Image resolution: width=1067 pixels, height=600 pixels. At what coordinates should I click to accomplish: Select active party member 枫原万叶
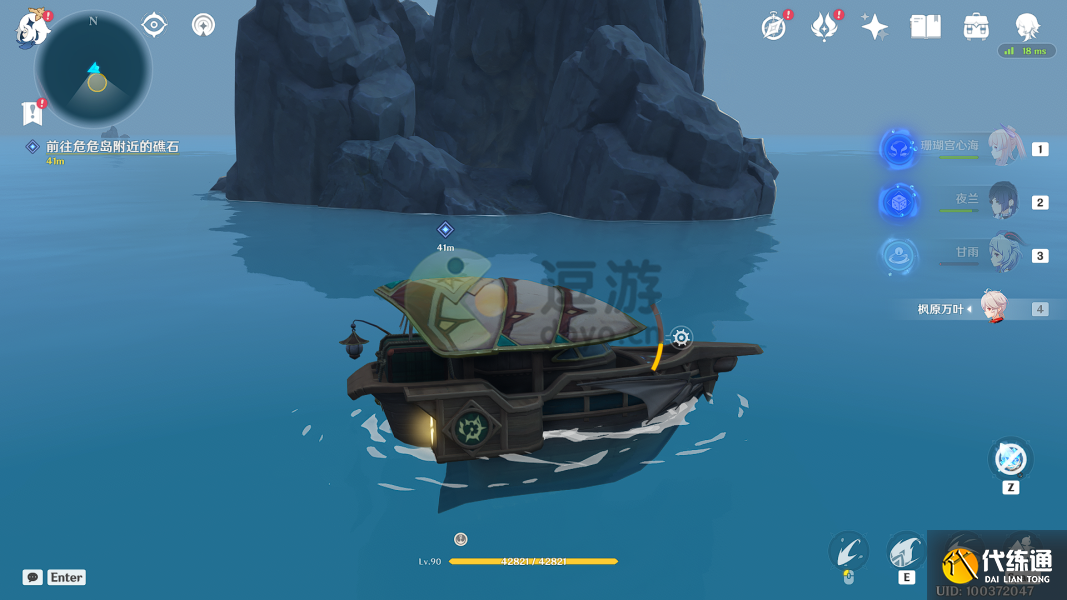(992, 308)
